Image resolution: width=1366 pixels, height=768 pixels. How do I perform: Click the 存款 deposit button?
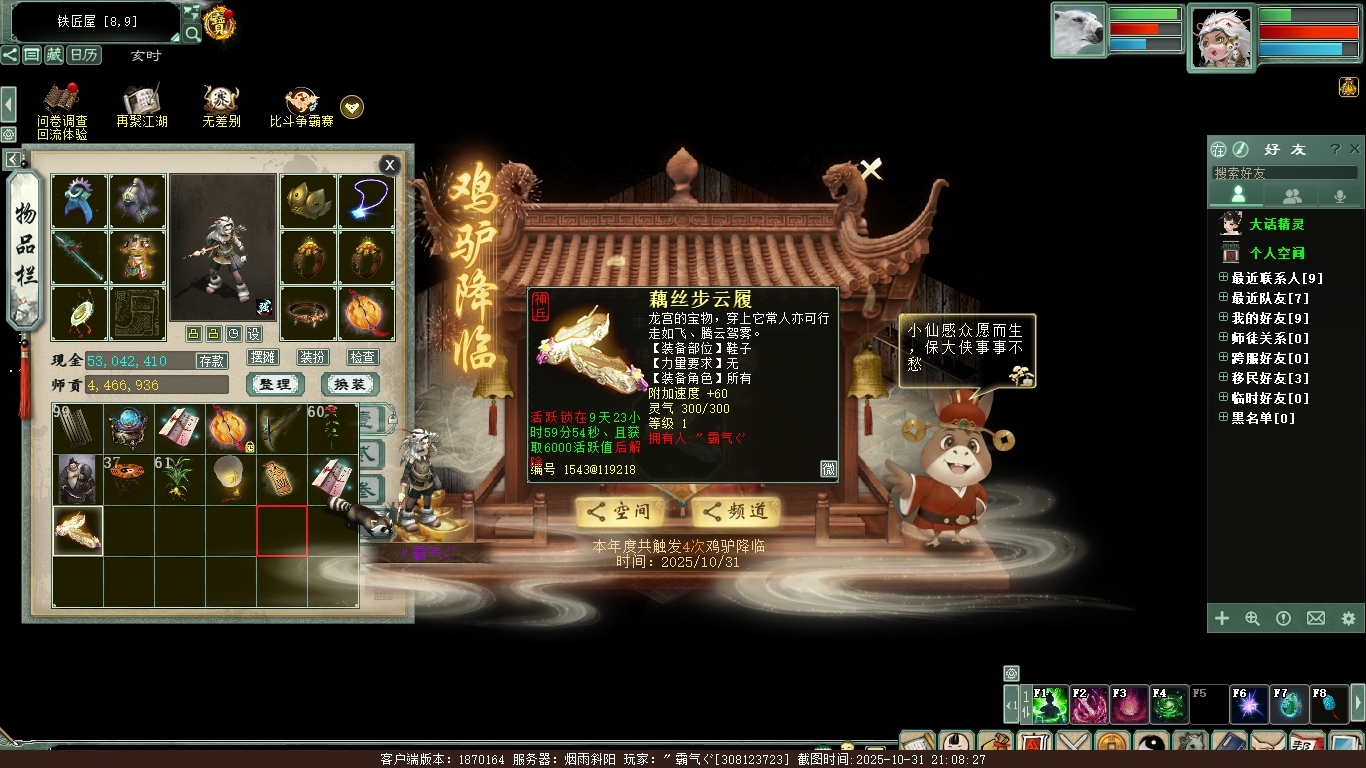click(211, 360)
